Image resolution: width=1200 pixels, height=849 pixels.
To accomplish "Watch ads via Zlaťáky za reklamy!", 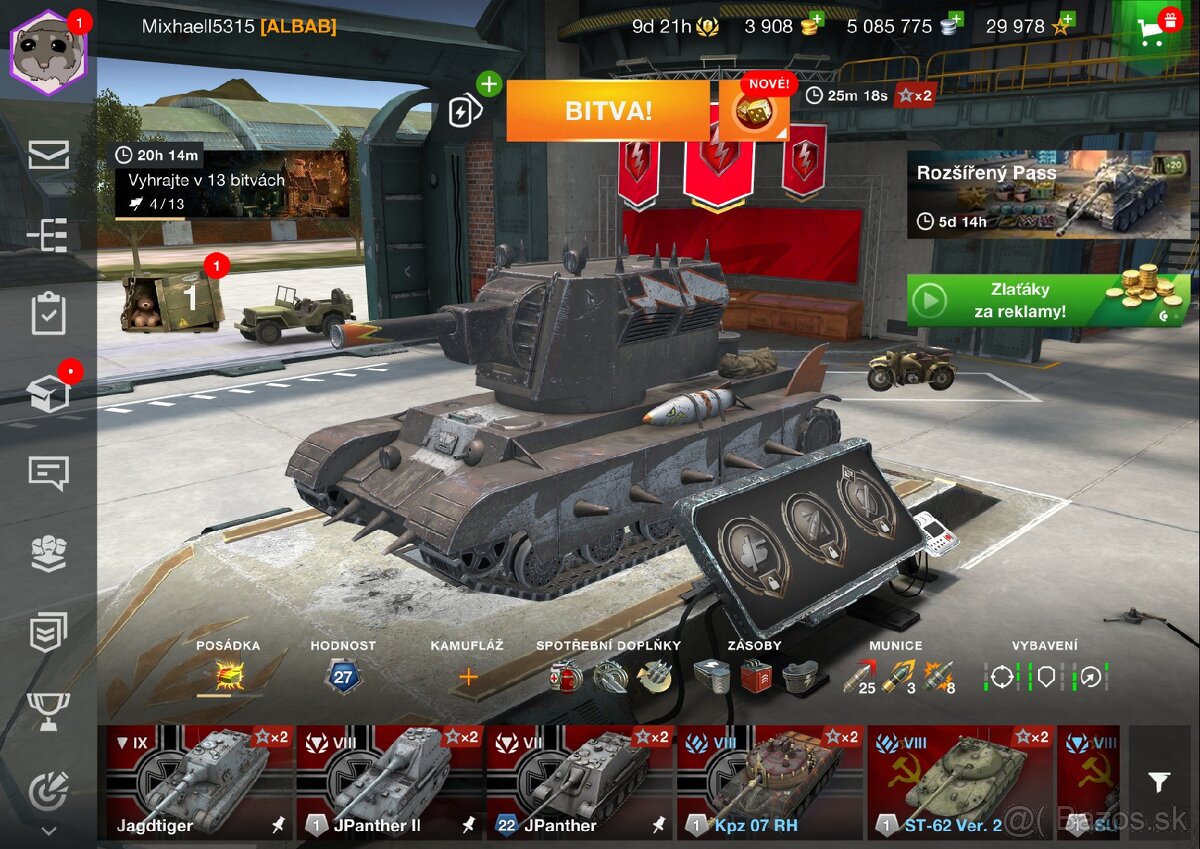I will click(x=1048, y=300).
